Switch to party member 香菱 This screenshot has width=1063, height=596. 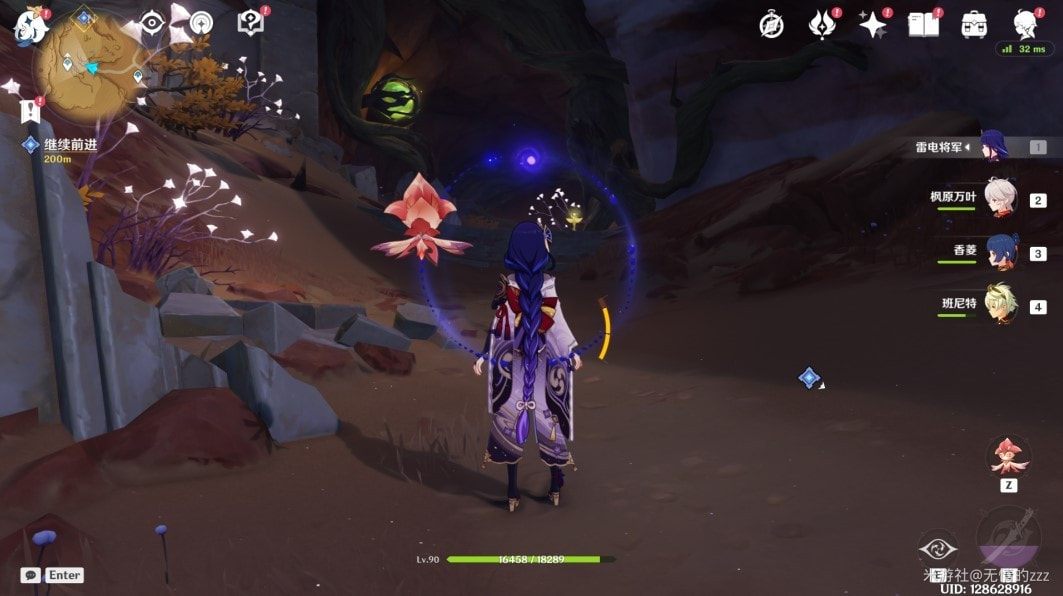pos(1000,251)
